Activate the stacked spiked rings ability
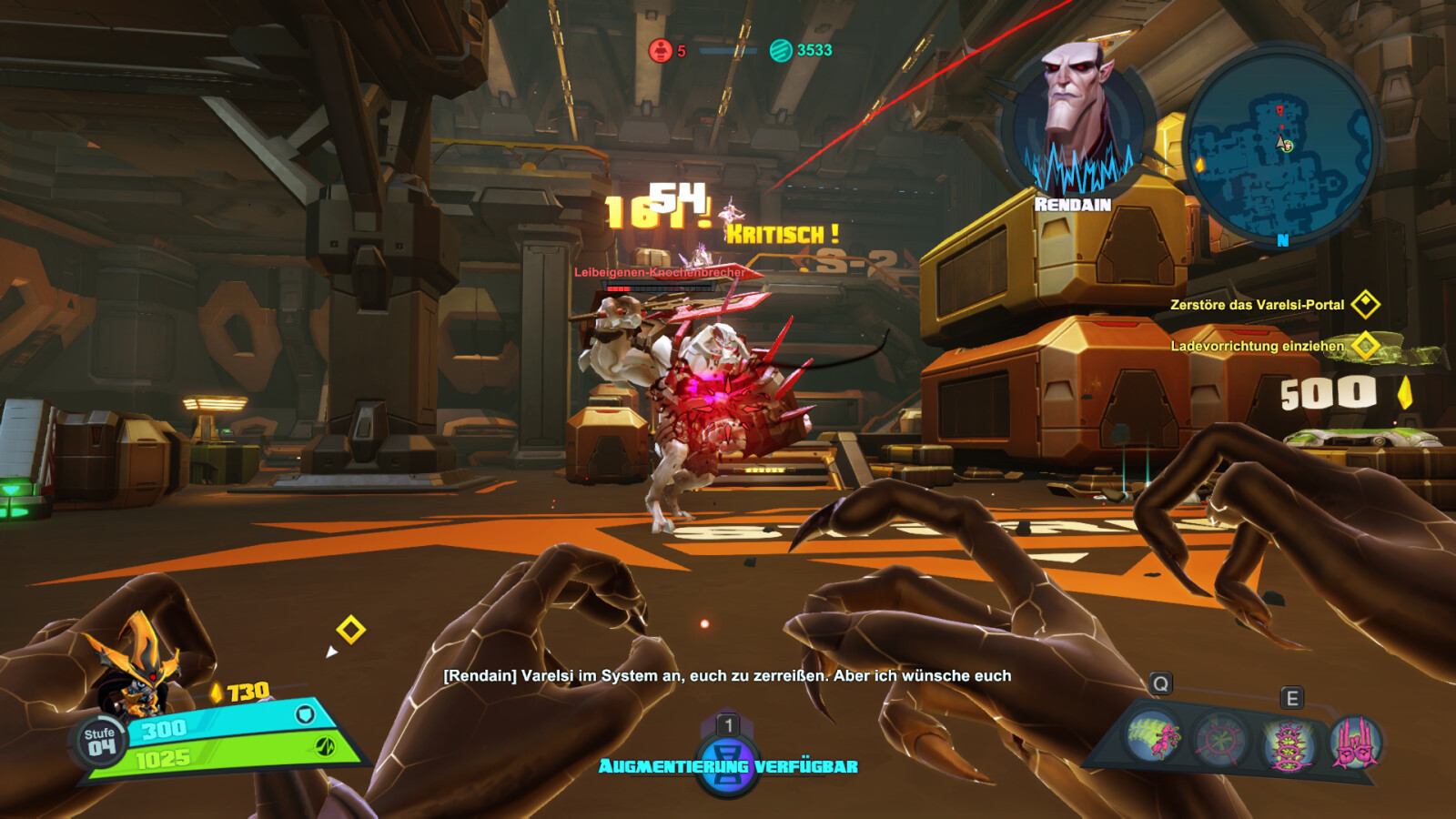The width and height of the screenshot is (1456, 819). [x=1288, y=743]
